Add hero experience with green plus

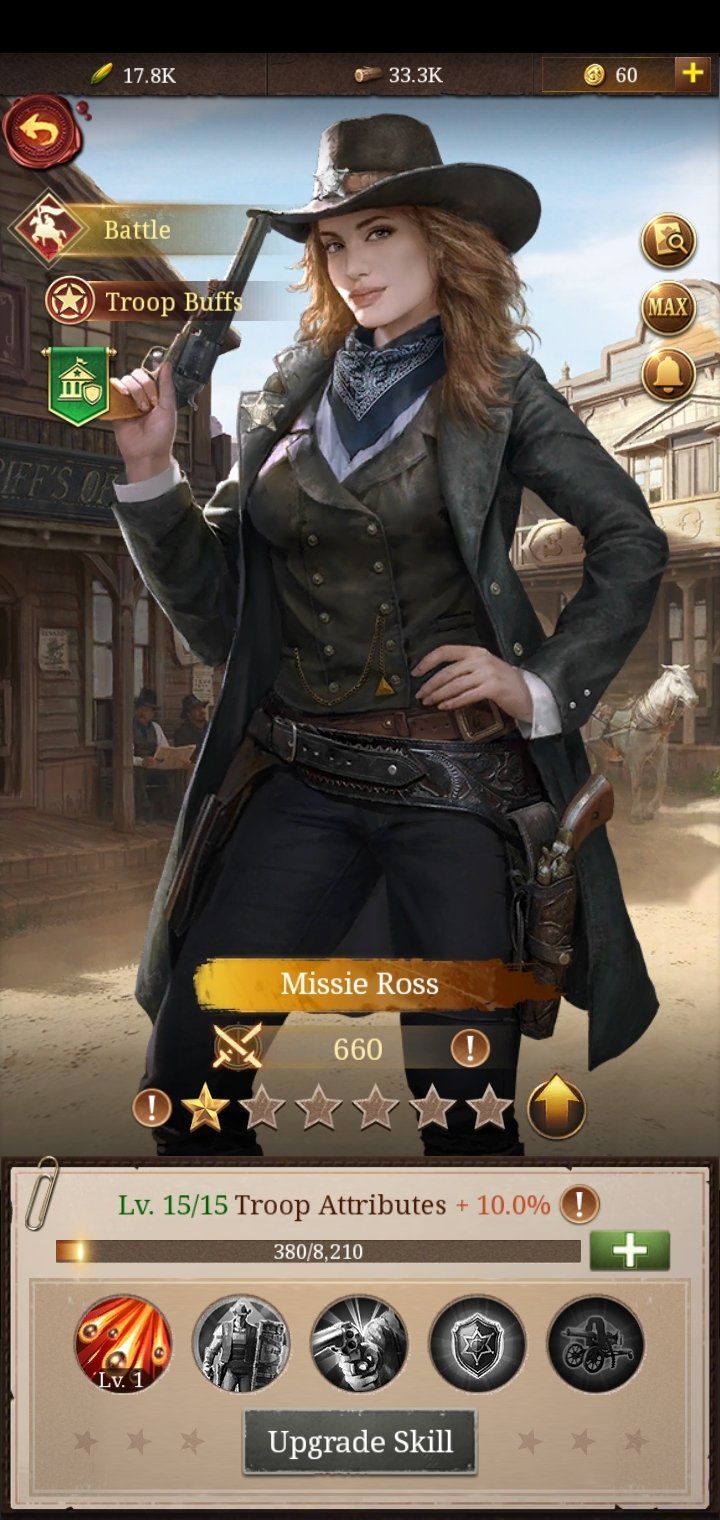629,1251
